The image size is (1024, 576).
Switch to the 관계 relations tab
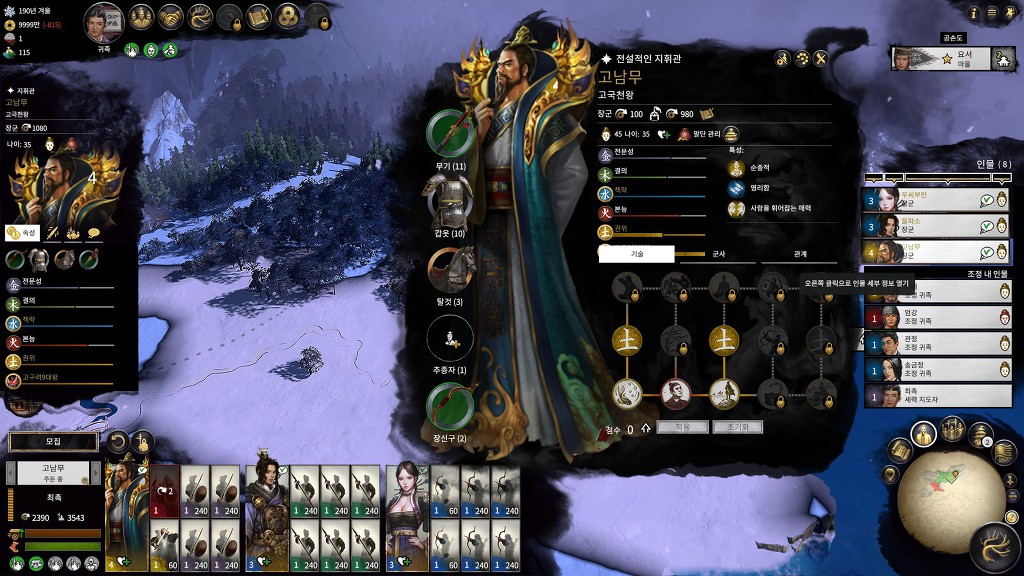[x=800, y=254]
